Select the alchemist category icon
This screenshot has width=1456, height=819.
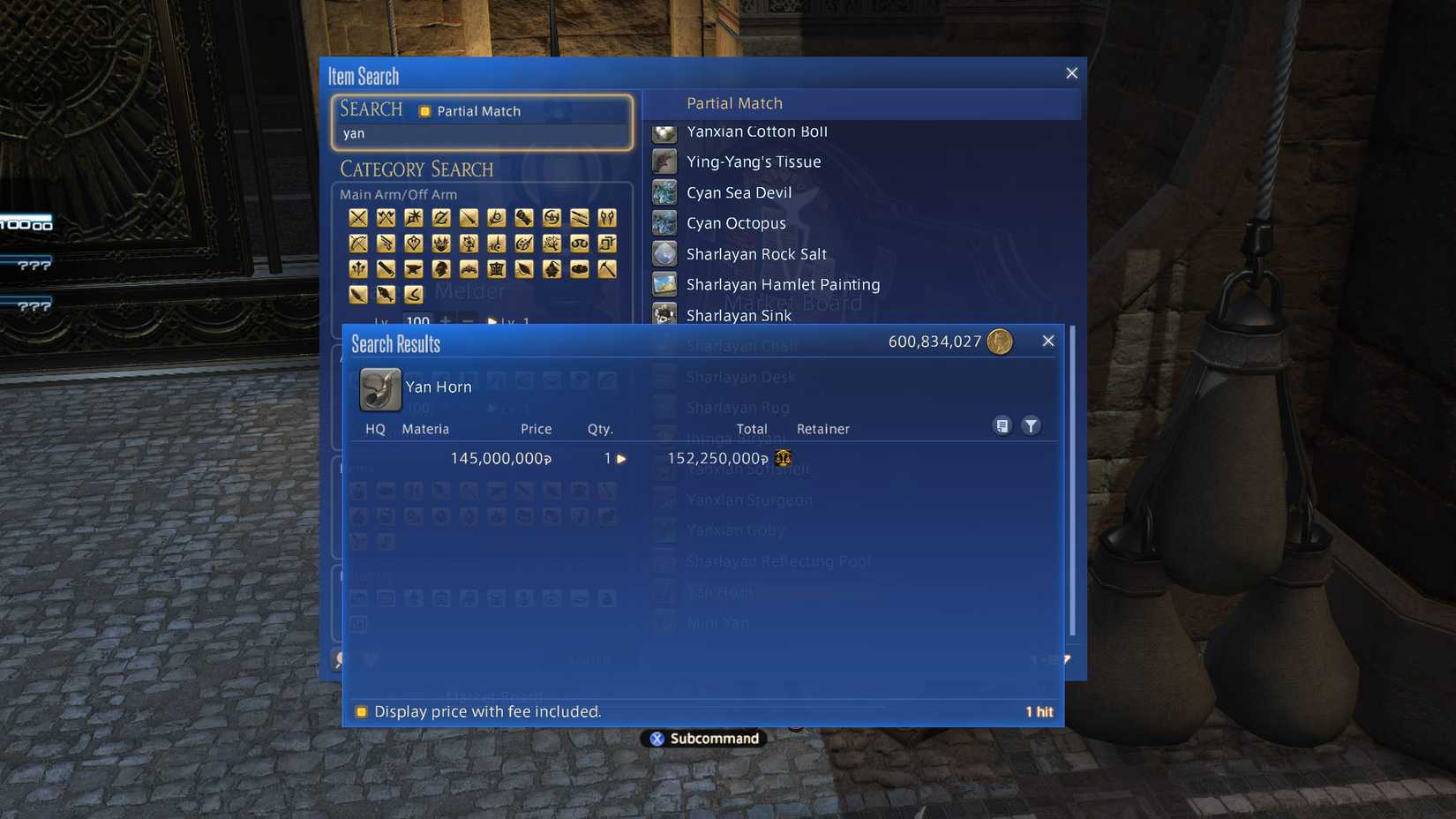coord(552,269)
